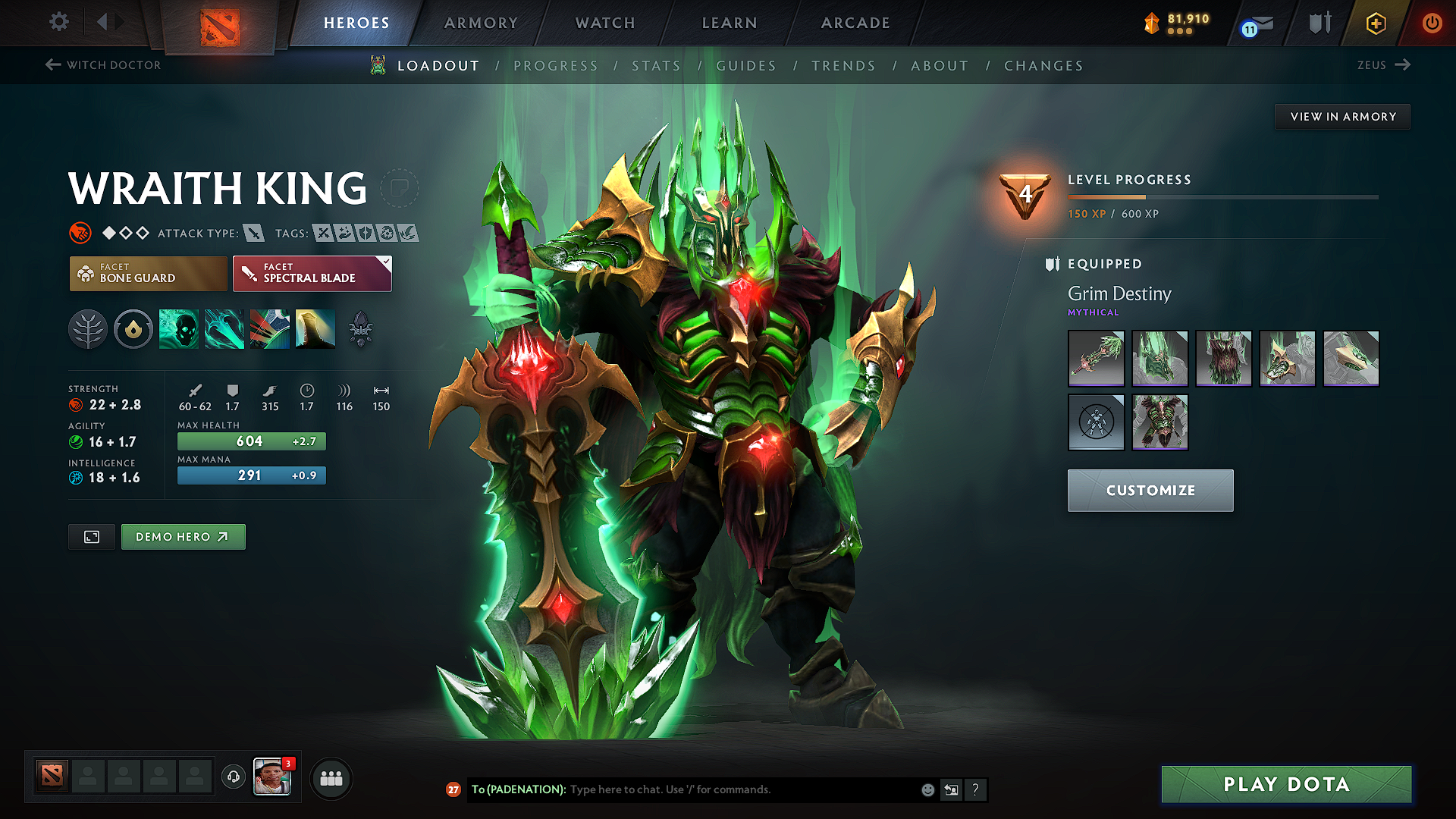Open the emoticon picker in chat bar
The image size is (1456, 819).
[x=927, y=789]
